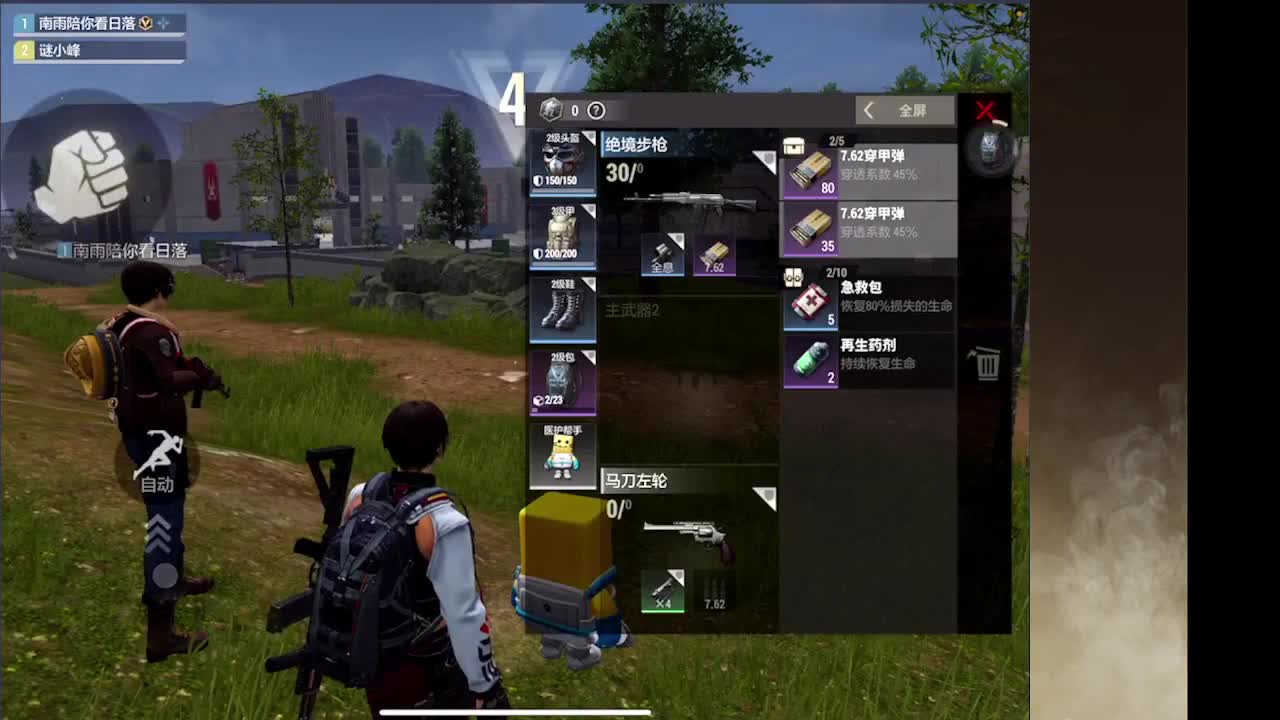1280x720 pixels.
Task: Click the 7.62 magazine icon under the rifle
Action: (716, 252)
